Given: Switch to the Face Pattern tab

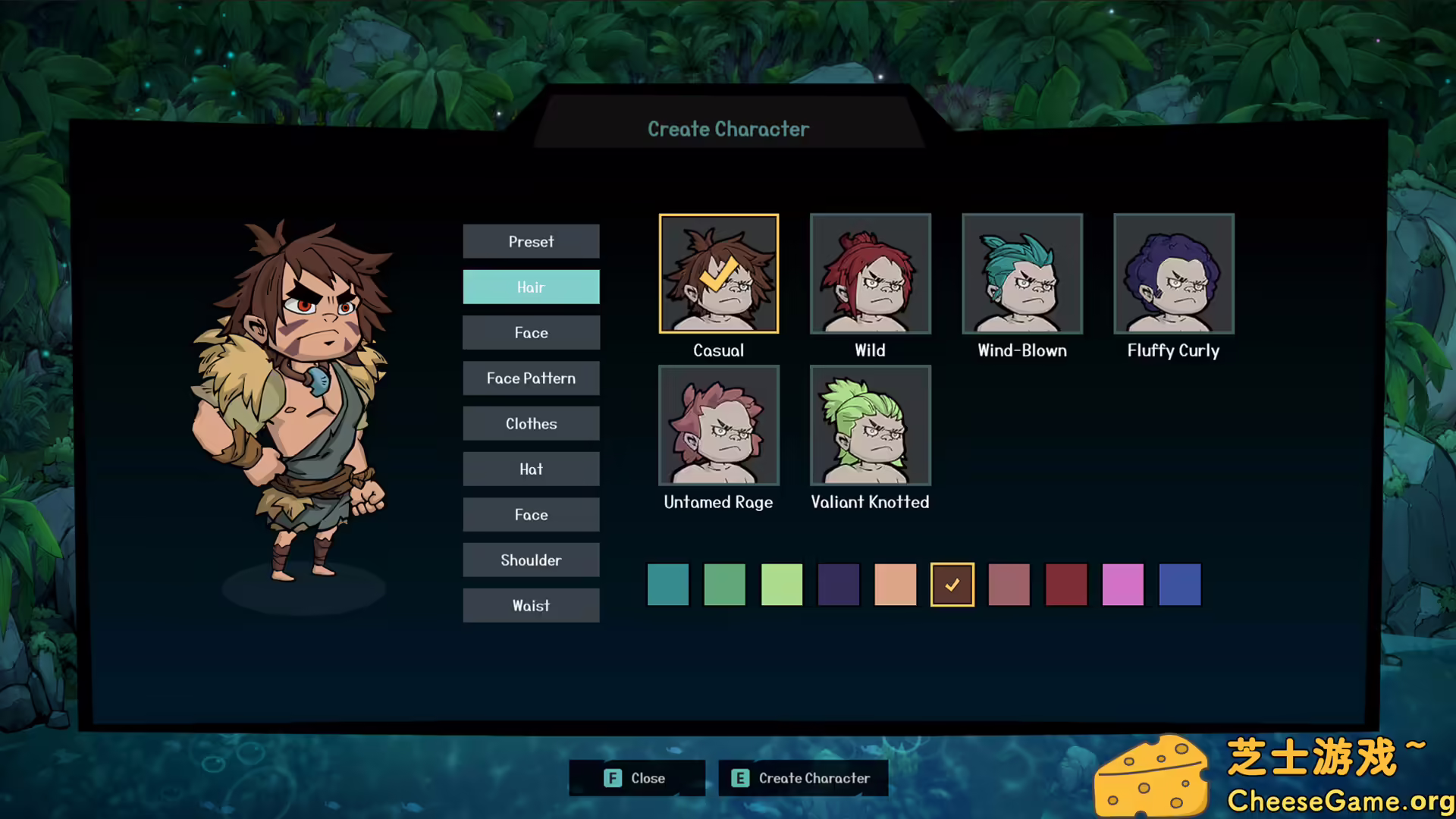Looking at the screenshot, I should click(531, 378).
